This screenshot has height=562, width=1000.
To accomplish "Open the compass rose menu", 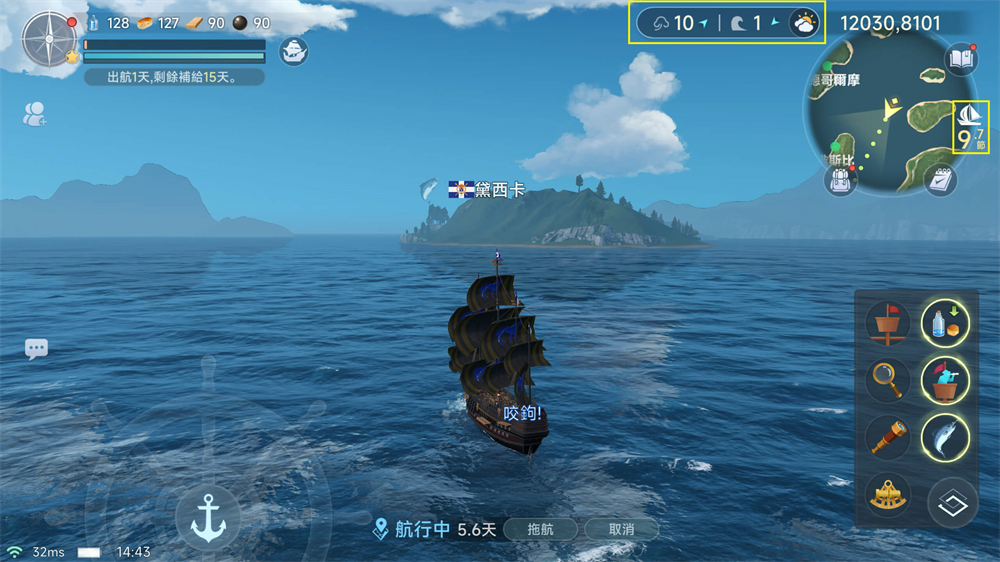I will pyautogui.click(x=48, y=39).
